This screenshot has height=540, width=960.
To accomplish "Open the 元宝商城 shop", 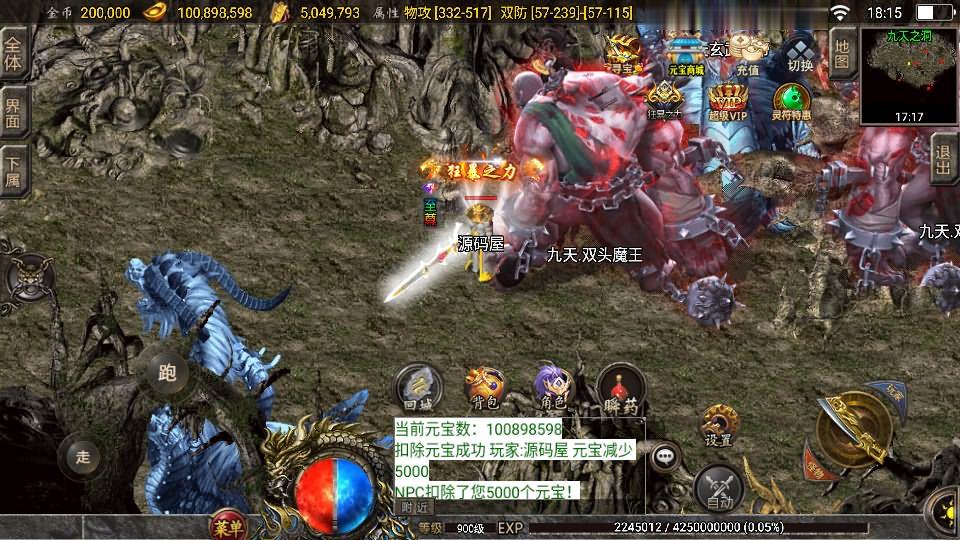I will 686,53.
